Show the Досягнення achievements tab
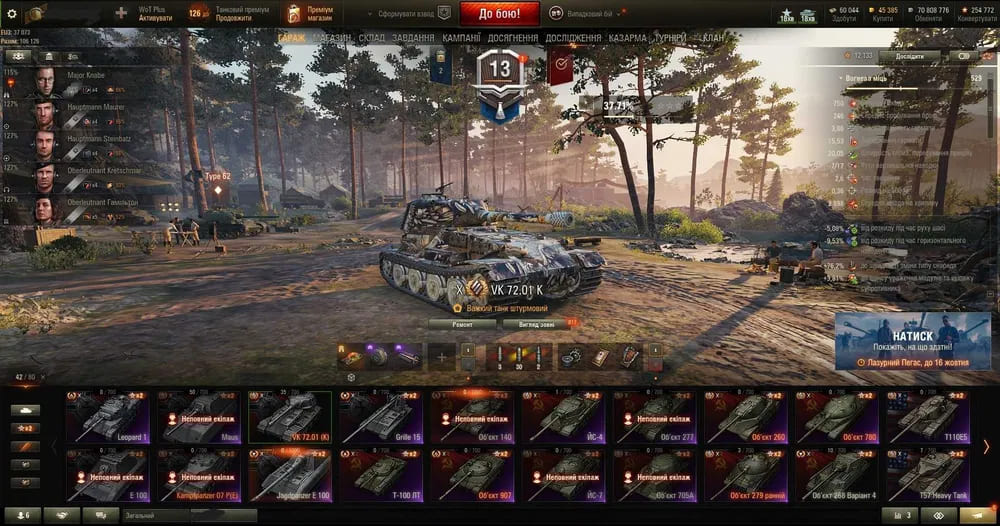Screen dimensions: 1000x526 click(x=514, y=38)
